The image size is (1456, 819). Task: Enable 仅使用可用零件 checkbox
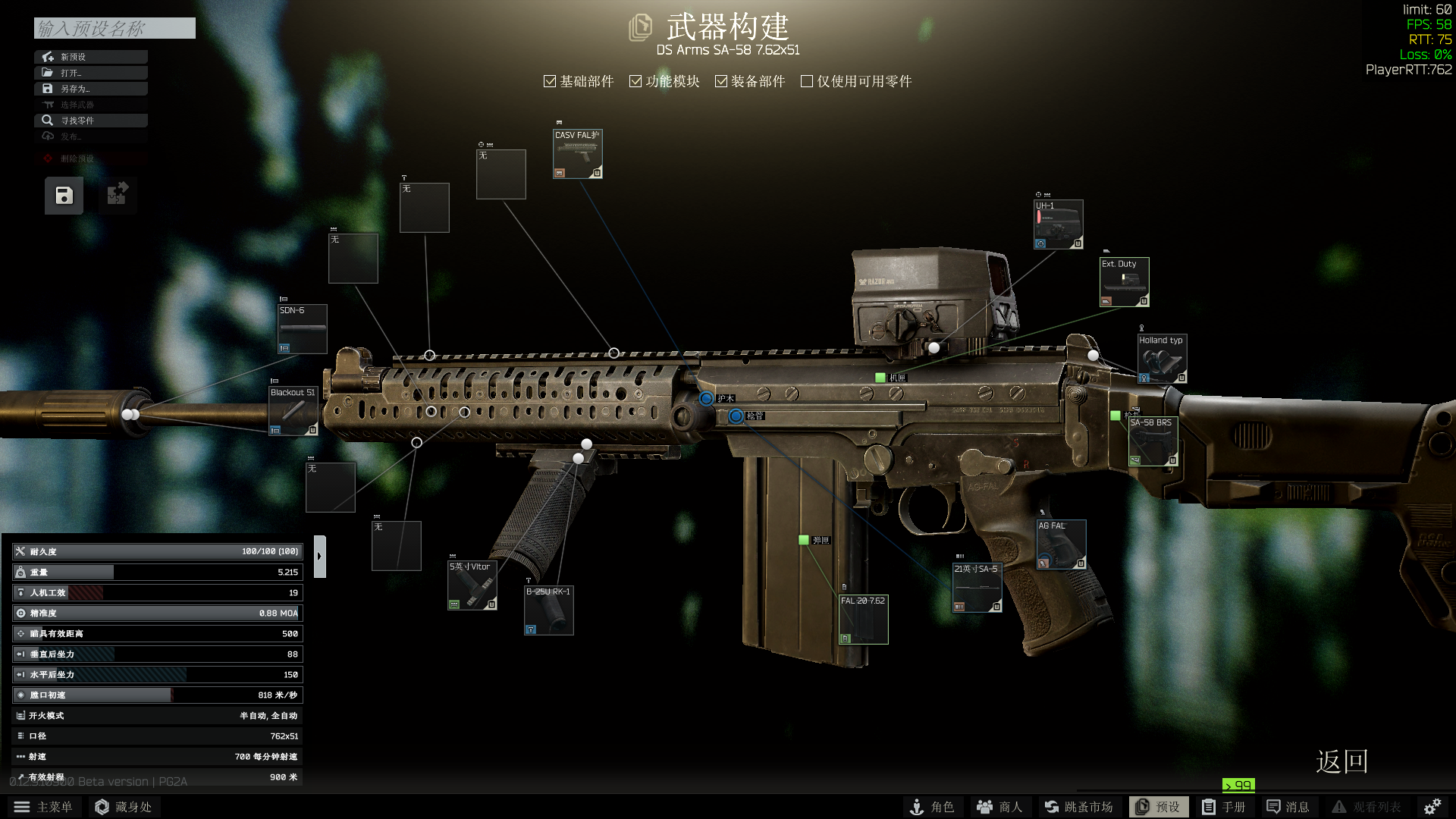point(807,81)
